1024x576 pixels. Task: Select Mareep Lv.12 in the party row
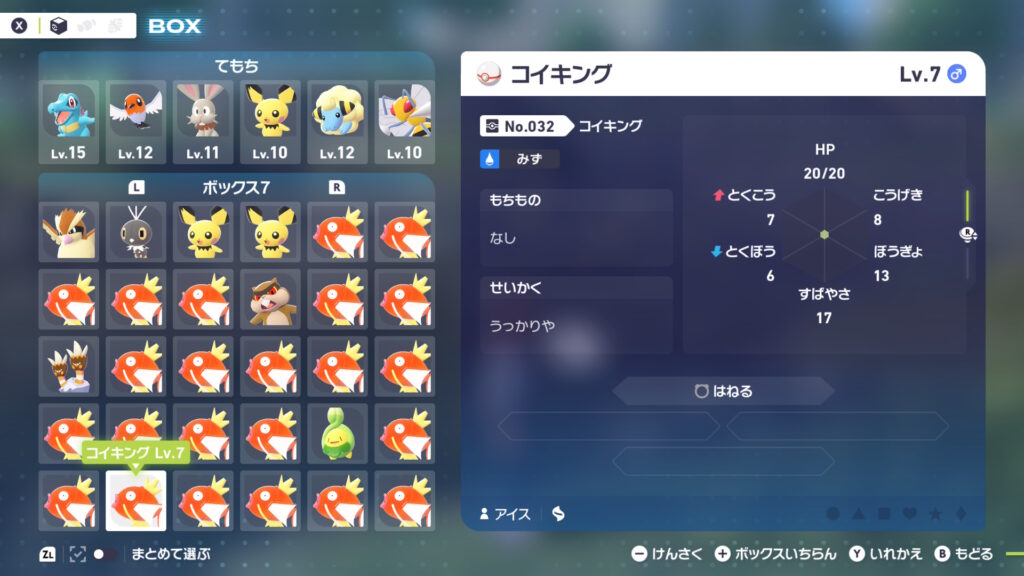[x=337, y=122]
